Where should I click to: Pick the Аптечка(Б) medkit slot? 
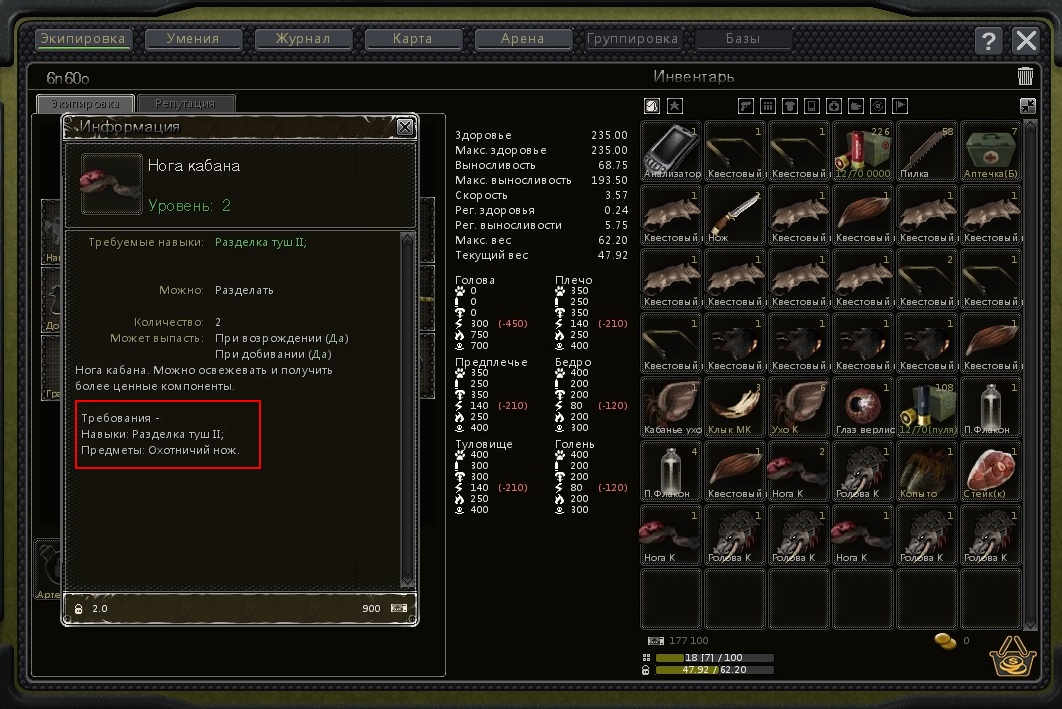click(991, 151)
